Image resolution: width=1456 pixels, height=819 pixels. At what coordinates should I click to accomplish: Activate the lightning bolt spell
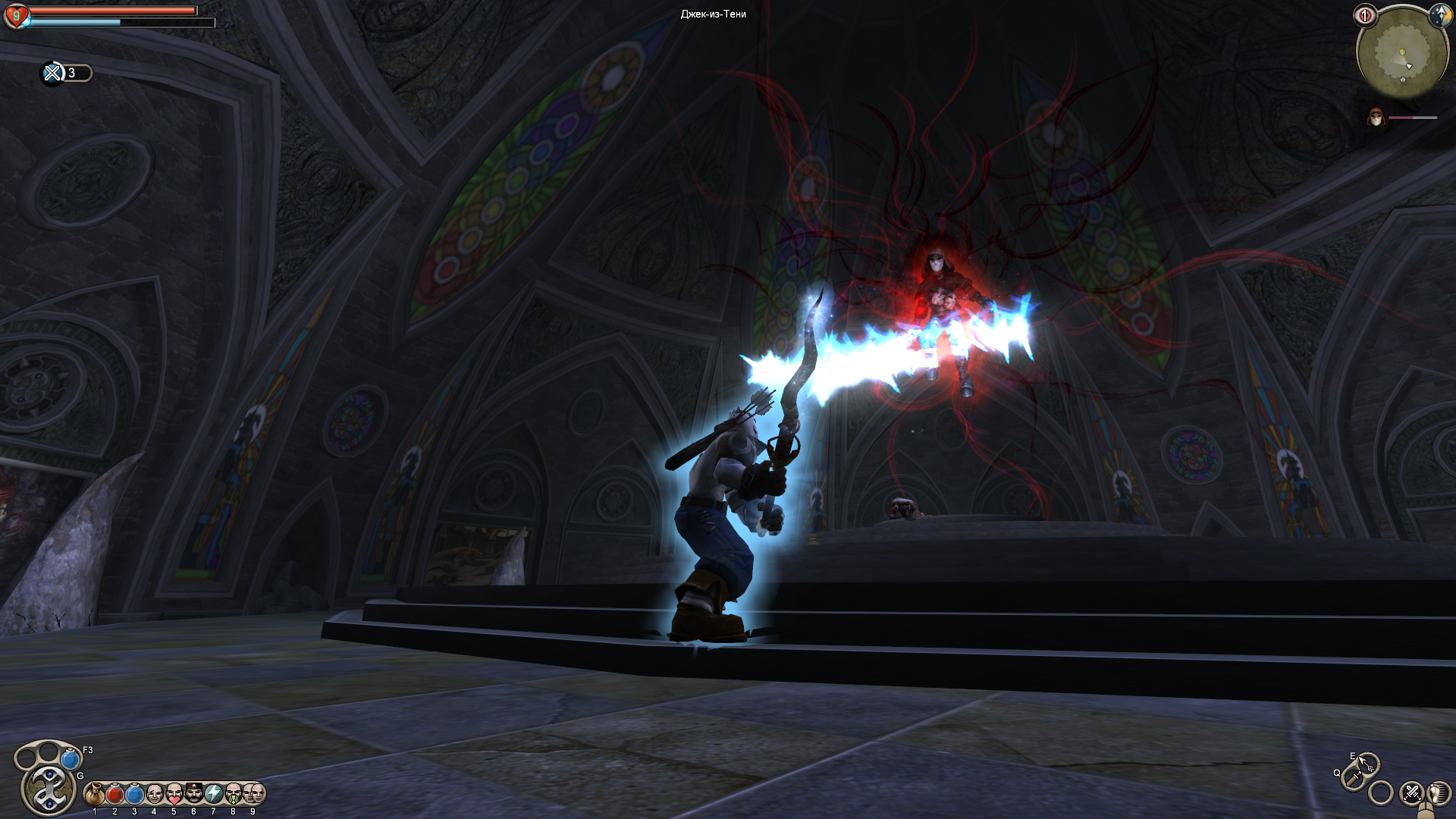tap(213, 794)
